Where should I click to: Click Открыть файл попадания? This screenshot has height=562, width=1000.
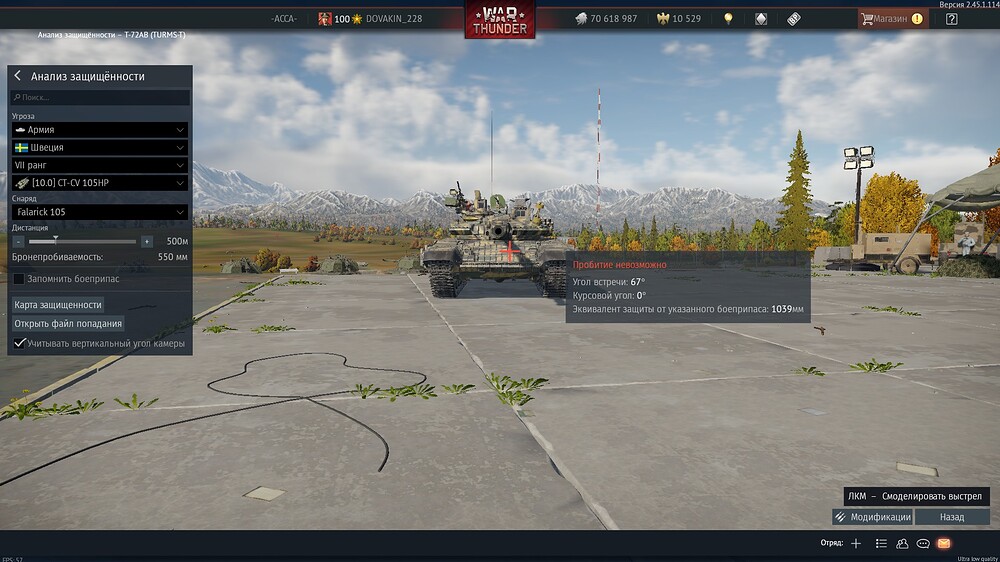click(68, 323)
